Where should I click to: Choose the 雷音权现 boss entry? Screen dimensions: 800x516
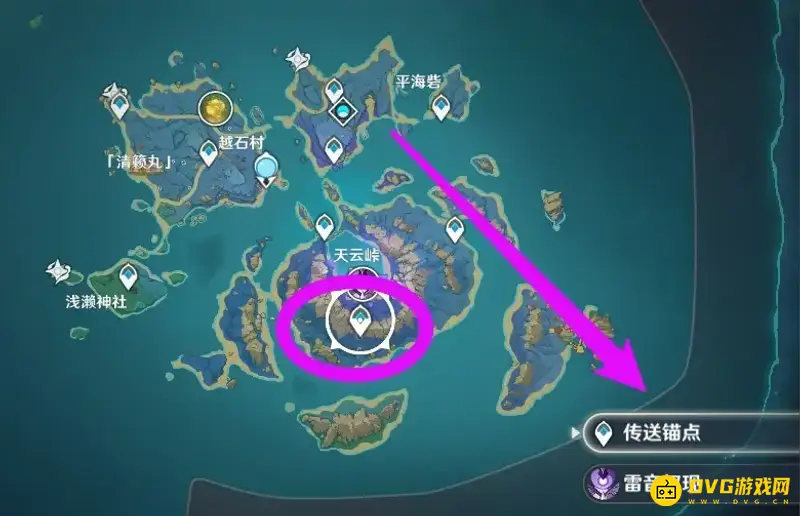click(x=690, y=484)
